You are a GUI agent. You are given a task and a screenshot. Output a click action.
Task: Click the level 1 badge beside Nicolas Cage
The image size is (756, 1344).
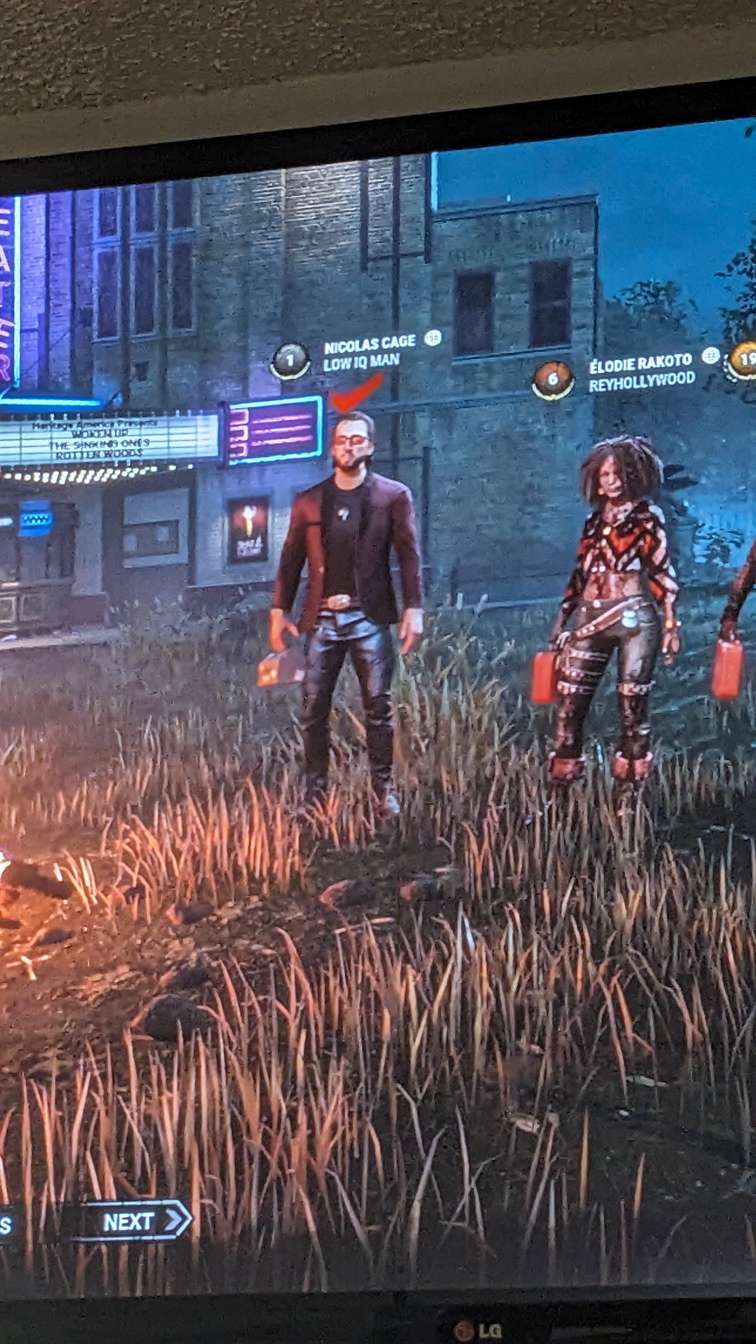click(290, 361)
